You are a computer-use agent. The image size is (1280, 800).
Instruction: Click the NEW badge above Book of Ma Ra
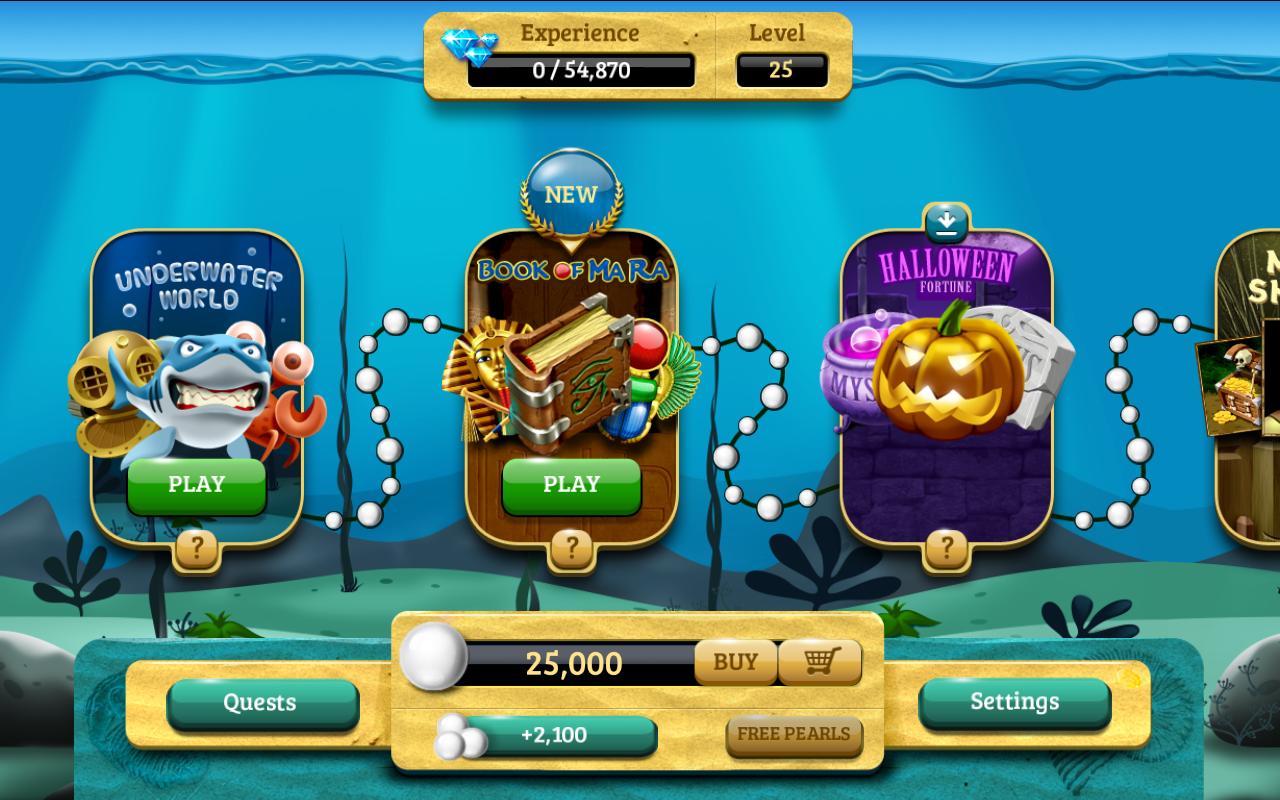coord(571,194)
